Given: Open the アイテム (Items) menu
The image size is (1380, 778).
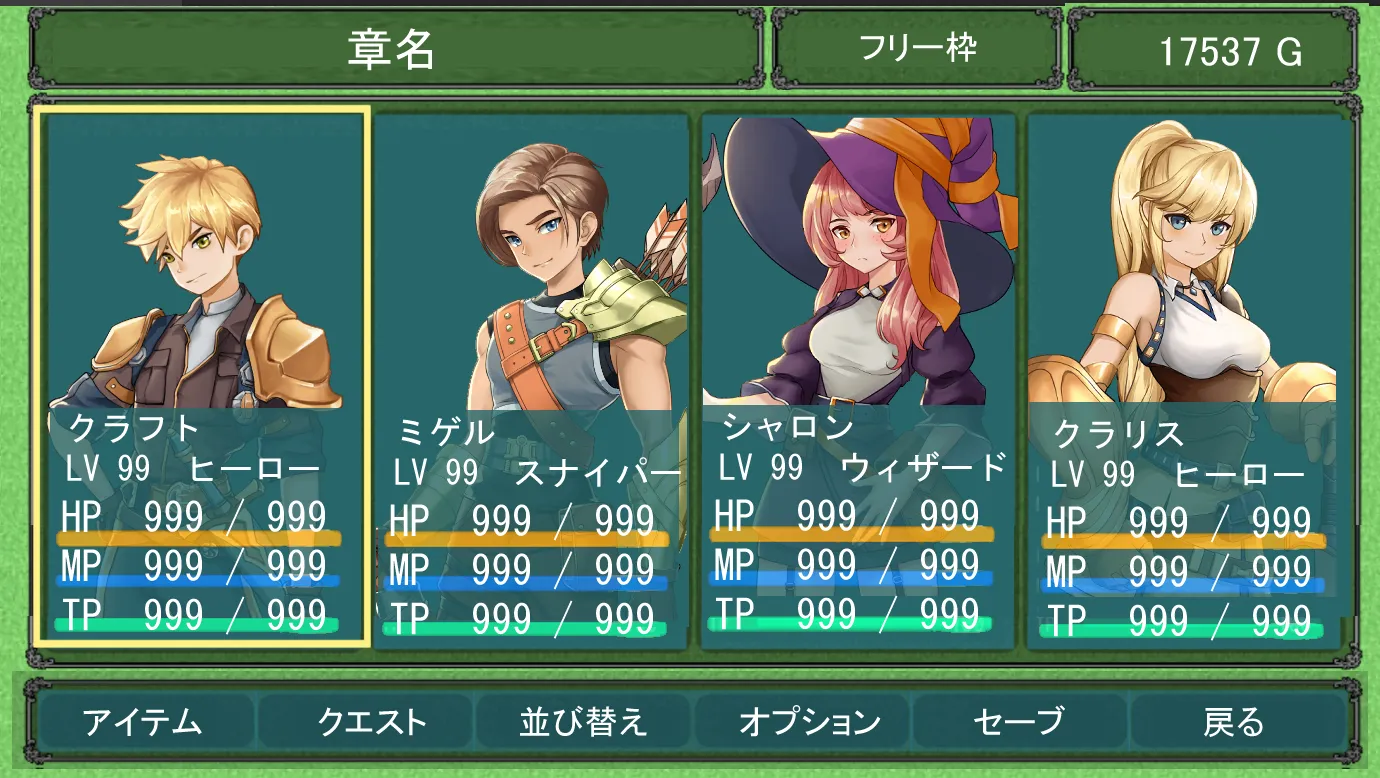Looking at the screenshot, I should [x=142, y=721].
